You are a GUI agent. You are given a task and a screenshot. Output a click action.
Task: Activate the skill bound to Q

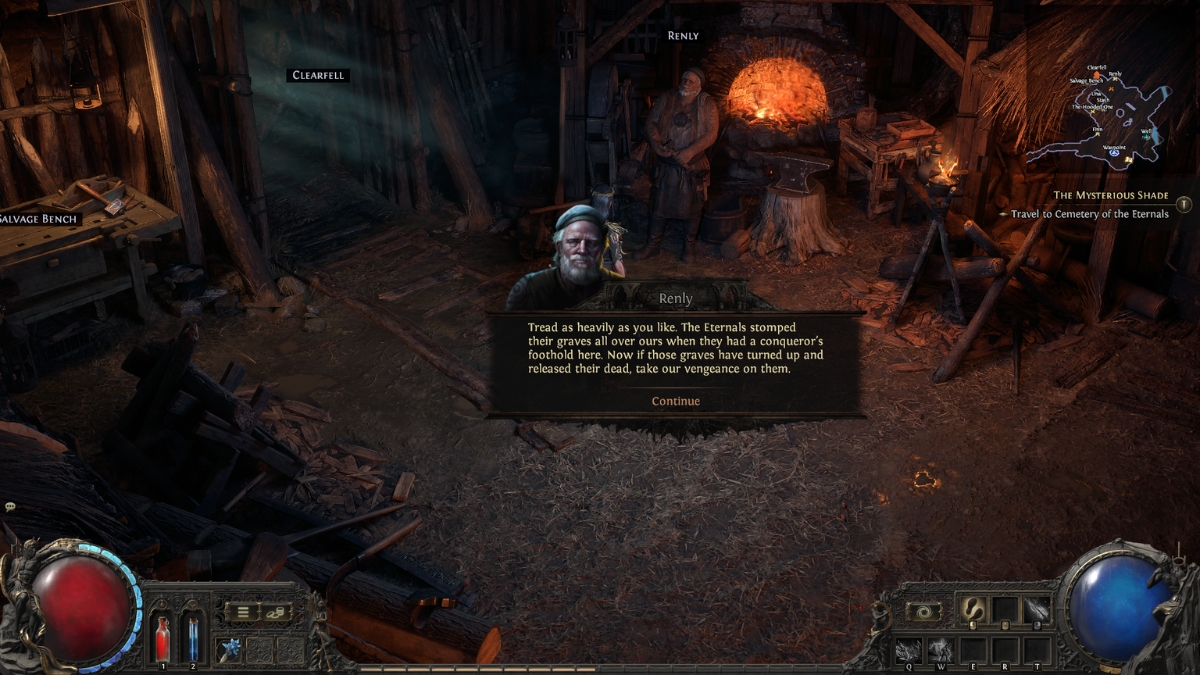click(908, 650)
